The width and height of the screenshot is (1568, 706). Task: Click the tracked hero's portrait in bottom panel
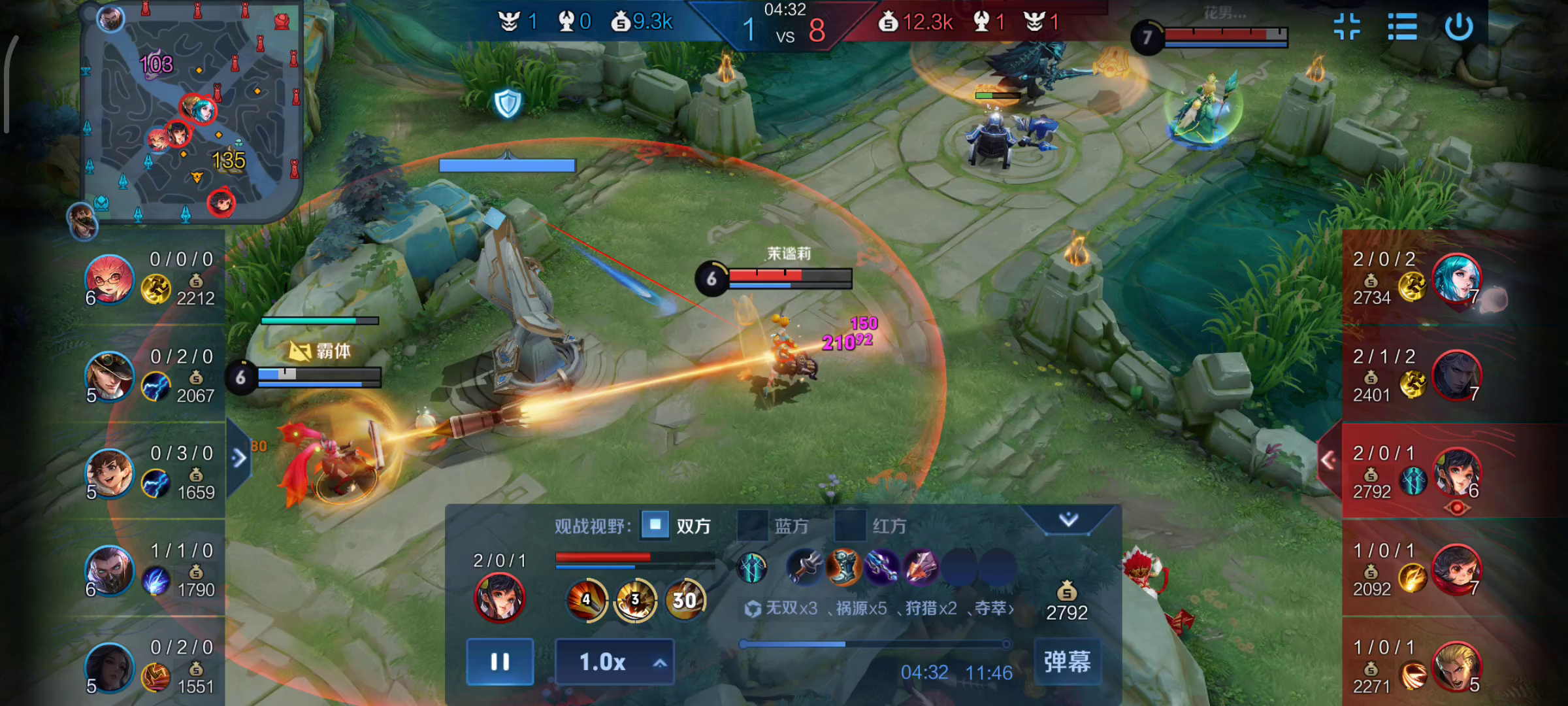(499, 597)
